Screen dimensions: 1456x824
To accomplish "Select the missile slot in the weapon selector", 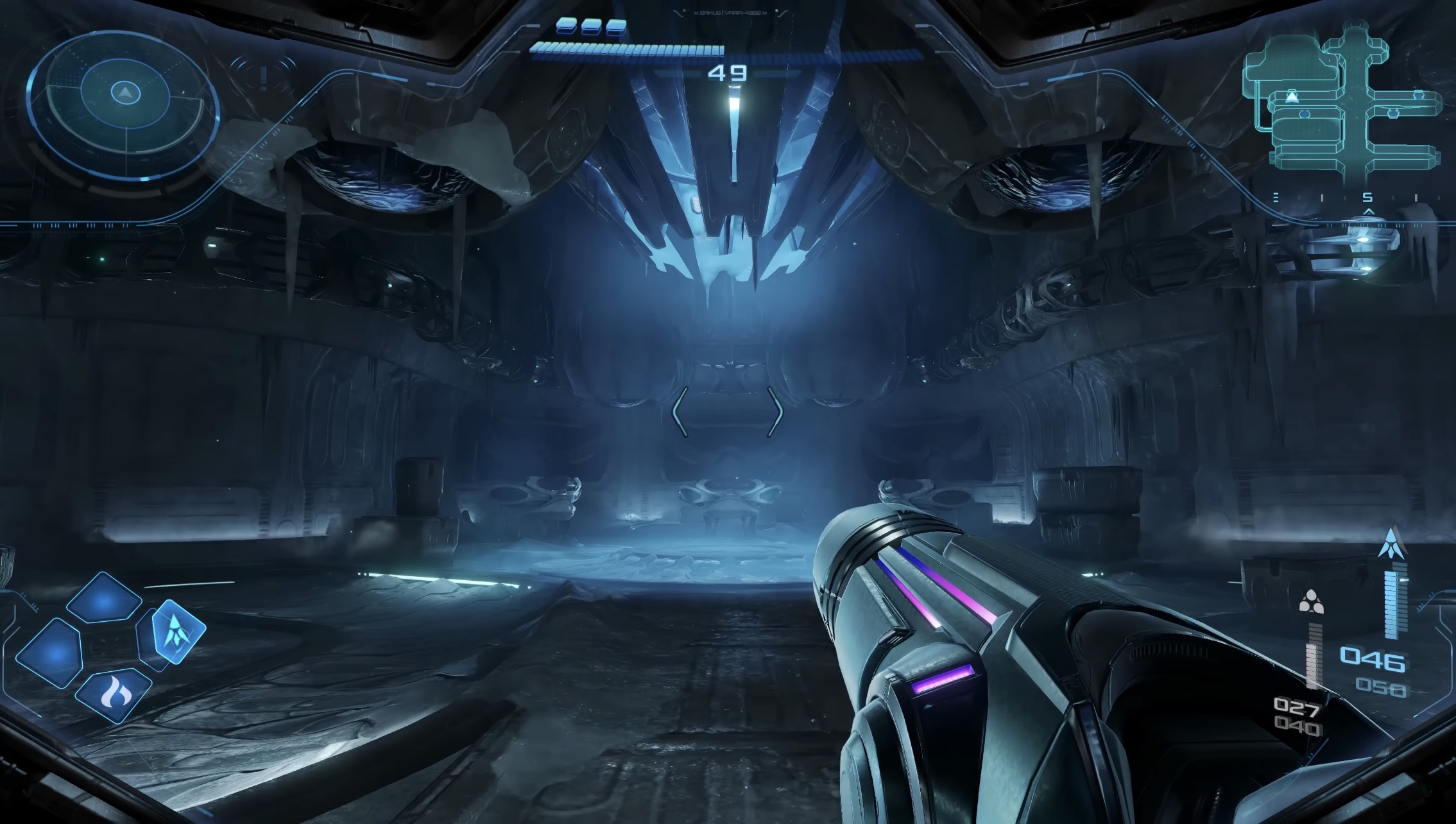I will [x=177, y=631].
